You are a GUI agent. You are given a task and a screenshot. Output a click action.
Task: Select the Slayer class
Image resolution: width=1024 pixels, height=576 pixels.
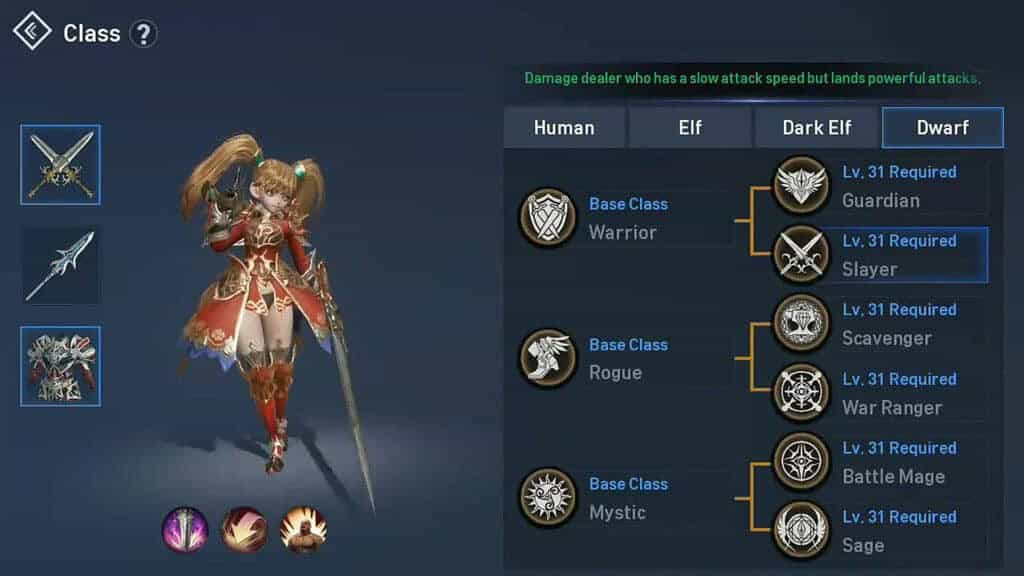pyautogui.click(x=880, y=255)
